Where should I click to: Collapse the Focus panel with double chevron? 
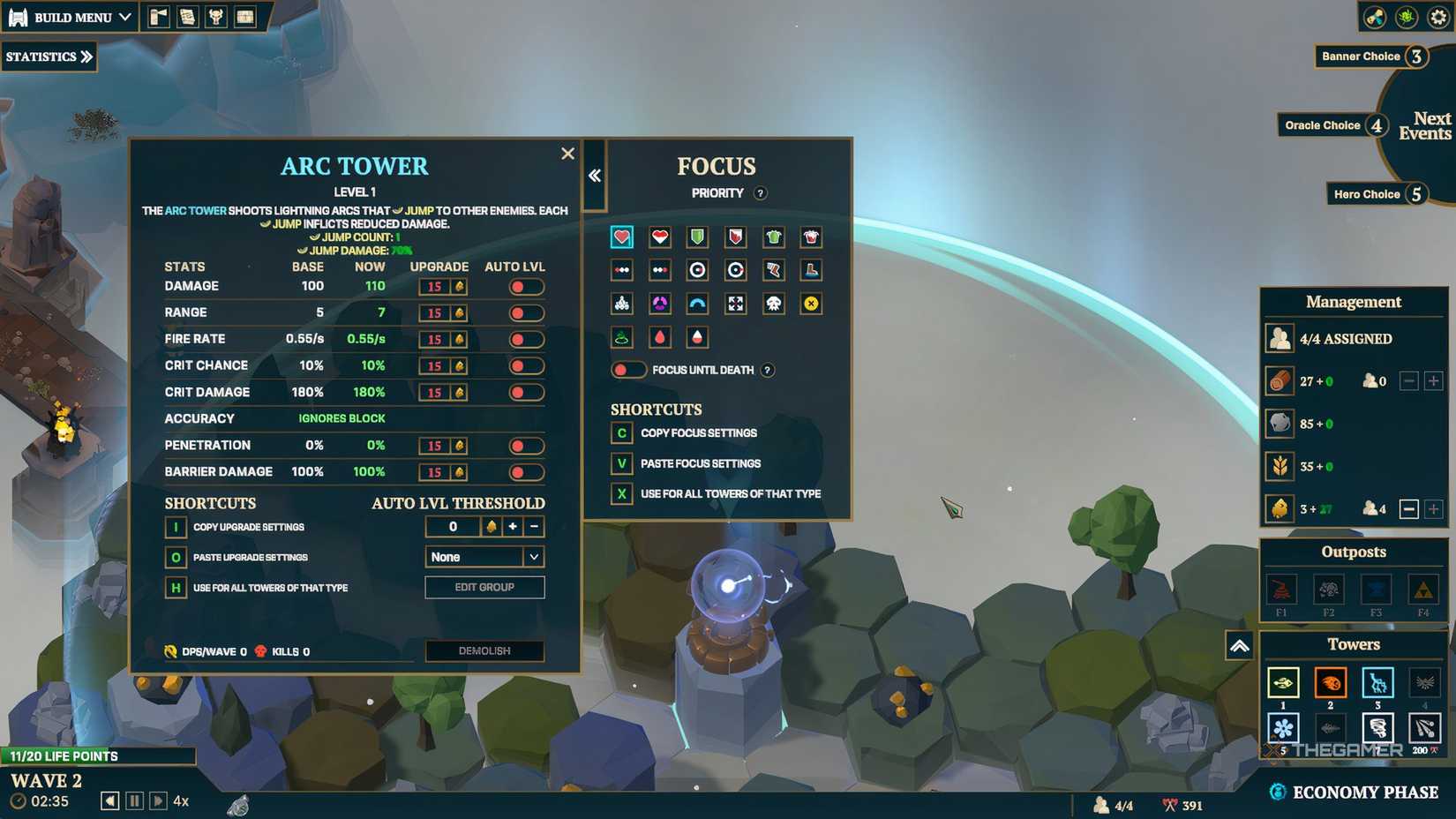(594, 174)
